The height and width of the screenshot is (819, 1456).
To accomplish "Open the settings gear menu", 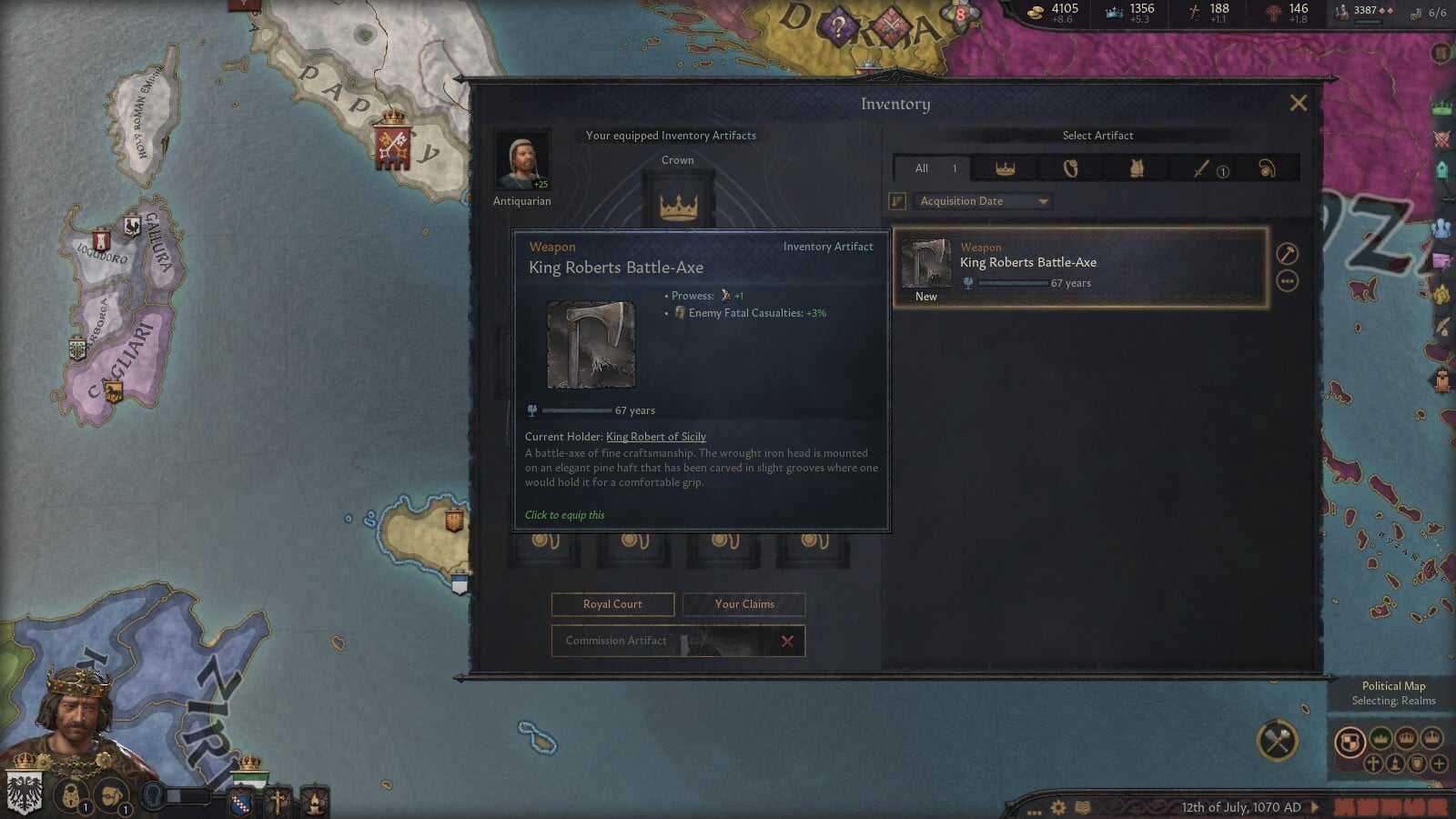I will click(x=1057, y=807).
